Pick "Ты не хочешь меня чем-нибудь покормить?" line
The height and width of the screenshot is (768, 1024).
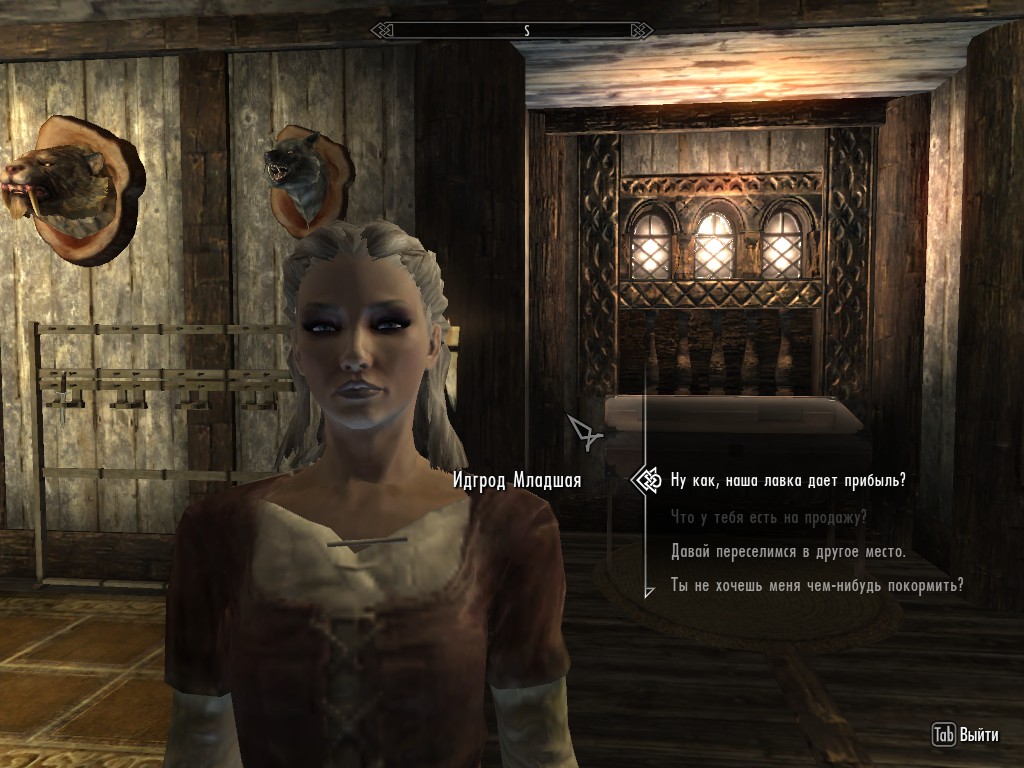click(817, 585)
